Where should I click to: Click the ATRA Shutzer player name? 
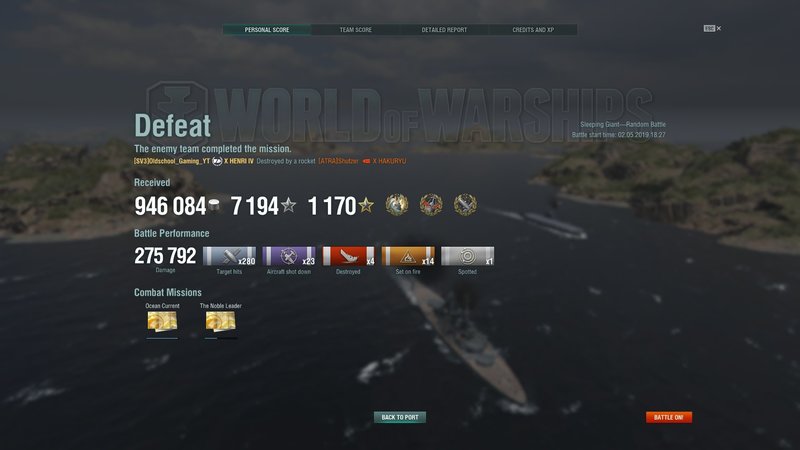click(338, 161)
